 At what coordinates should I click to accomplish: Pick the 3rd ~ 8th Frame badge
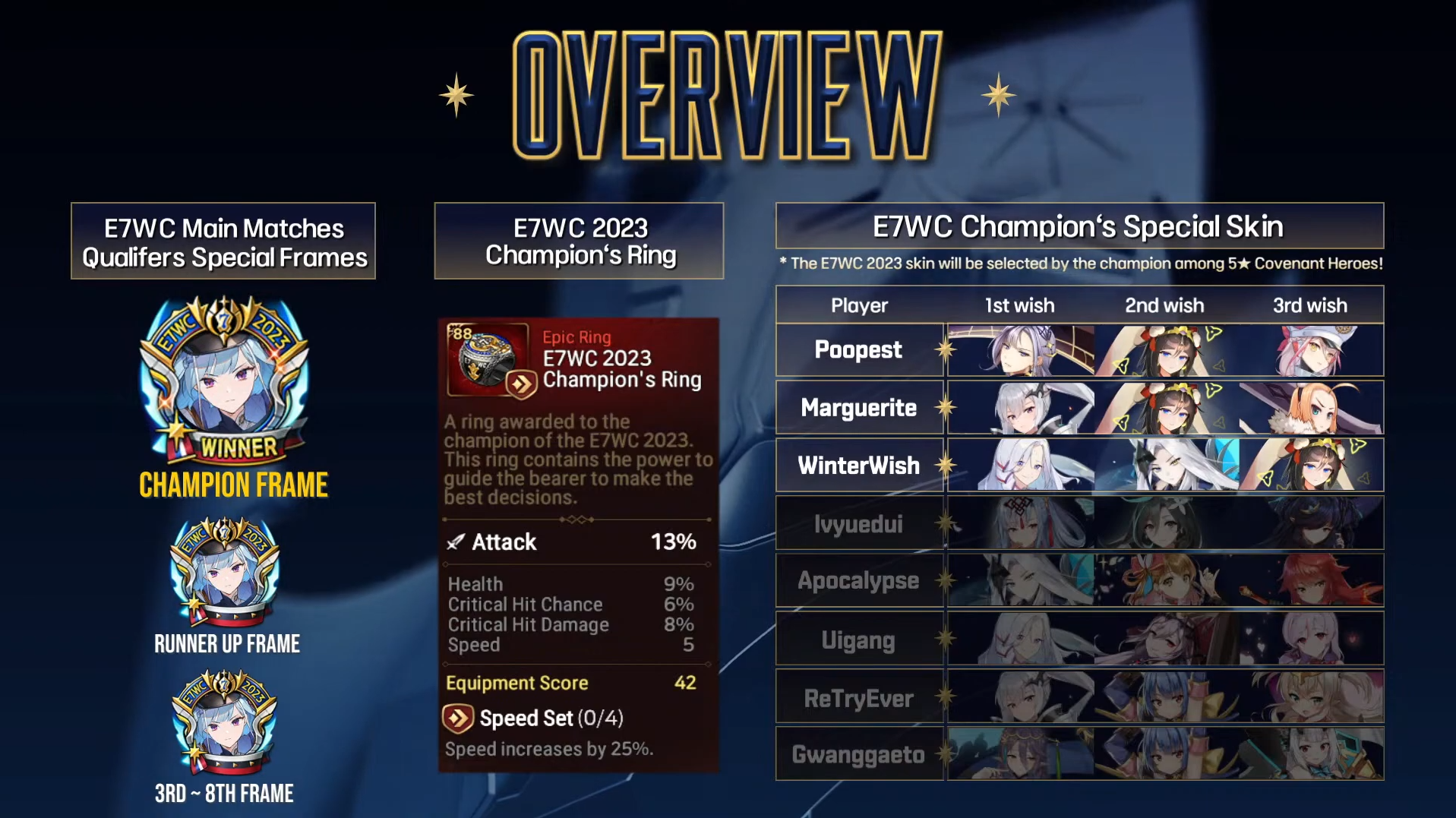[x=224, y=722]
